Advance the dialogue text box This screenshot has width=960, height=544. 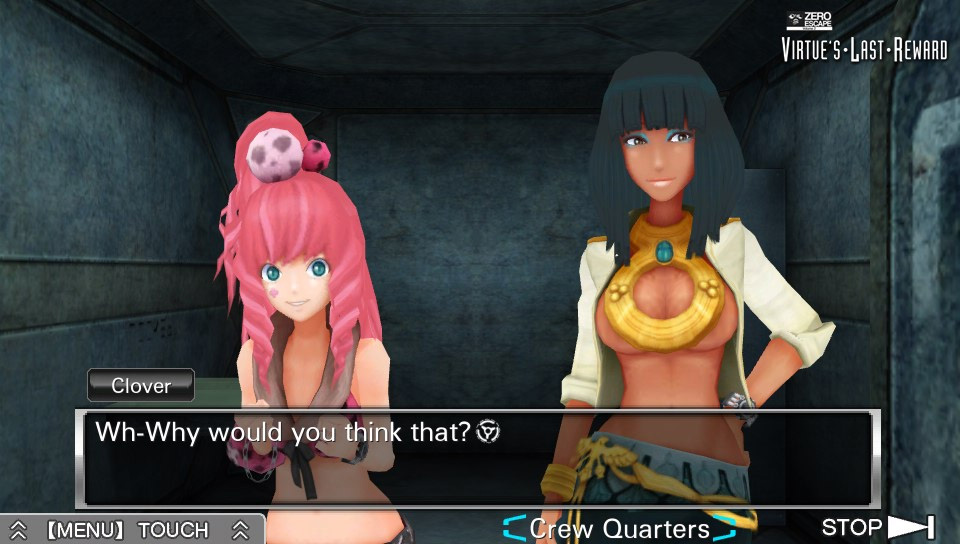[478, 459]
